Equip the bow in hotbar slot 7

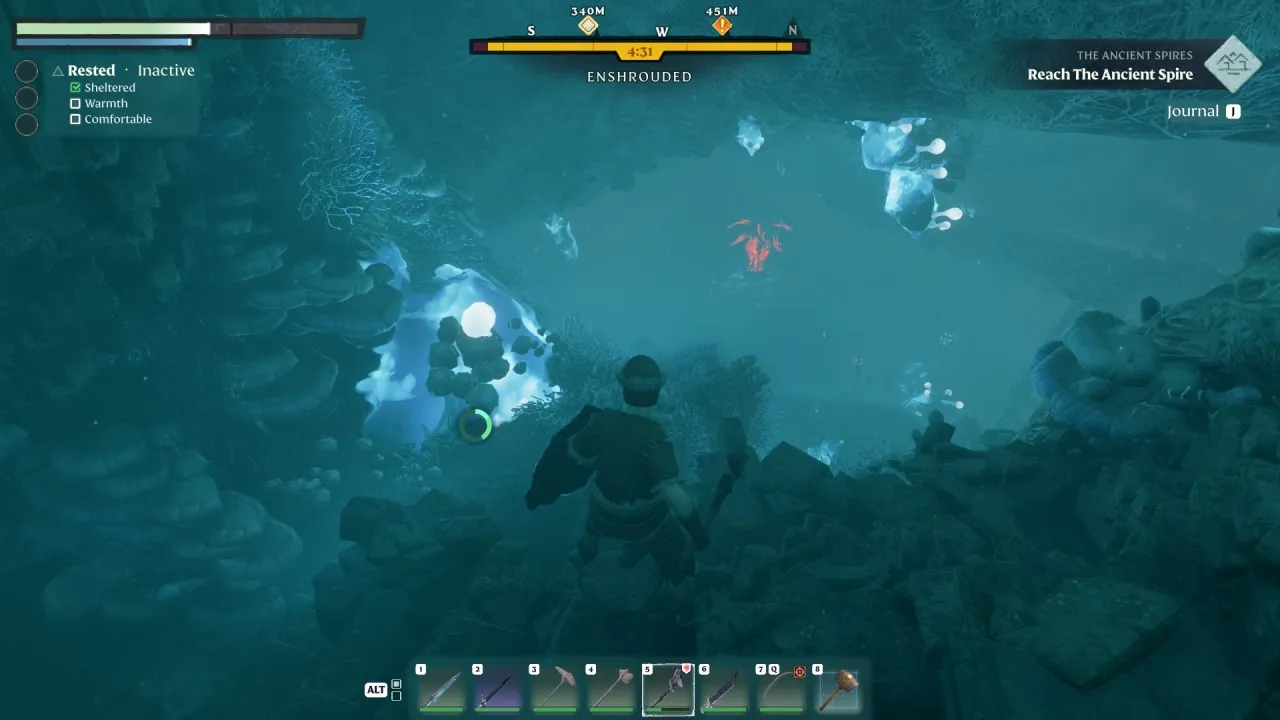[x=781, y=690]
